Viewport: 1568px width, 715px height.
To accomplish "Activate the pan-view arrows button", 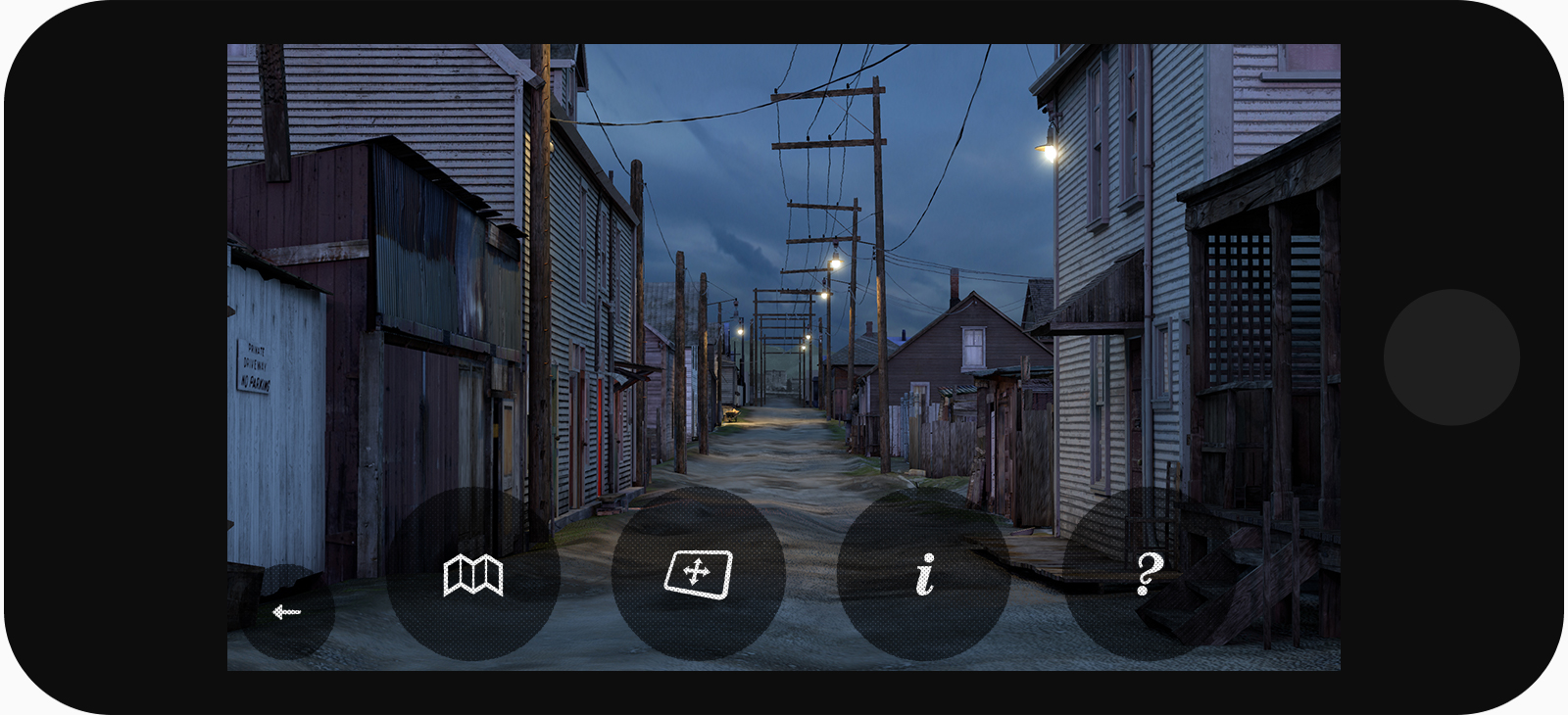I will [x=698, y=574].
